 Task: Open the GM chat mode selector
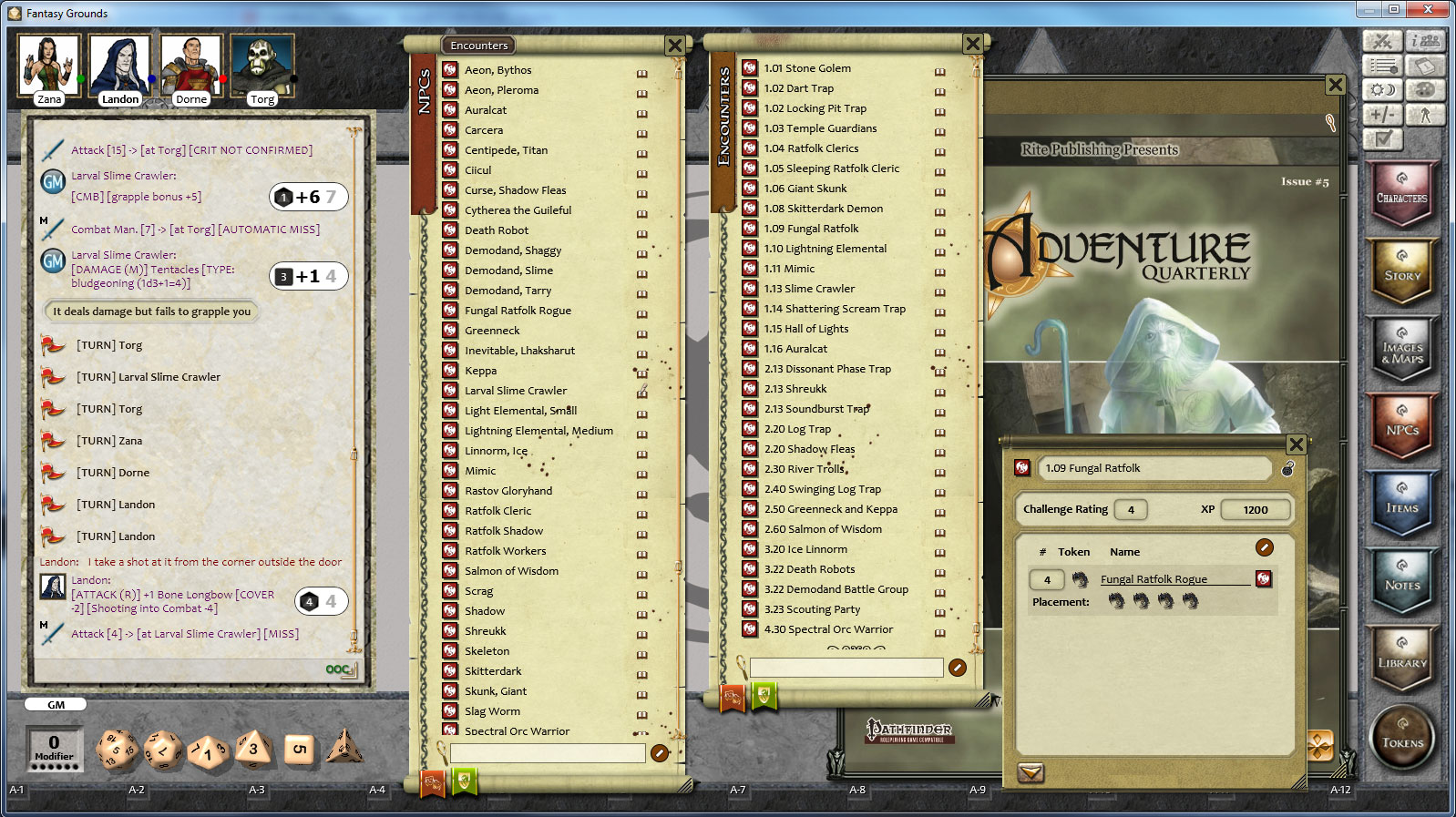pyautogui.click(x=56, y=703)
